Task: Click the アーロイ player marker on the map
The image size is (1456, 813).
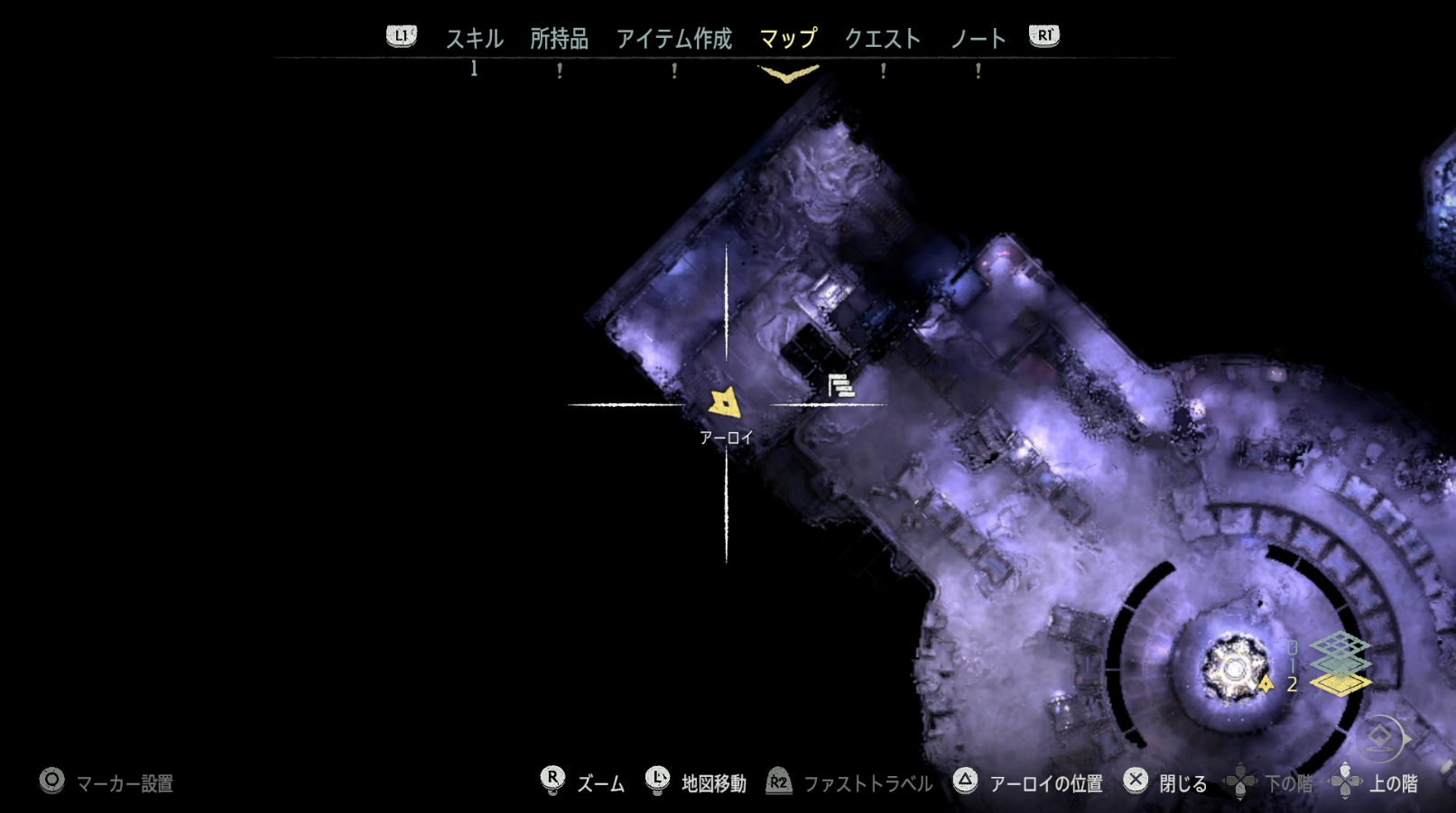Action: click(x=725, y=403)
